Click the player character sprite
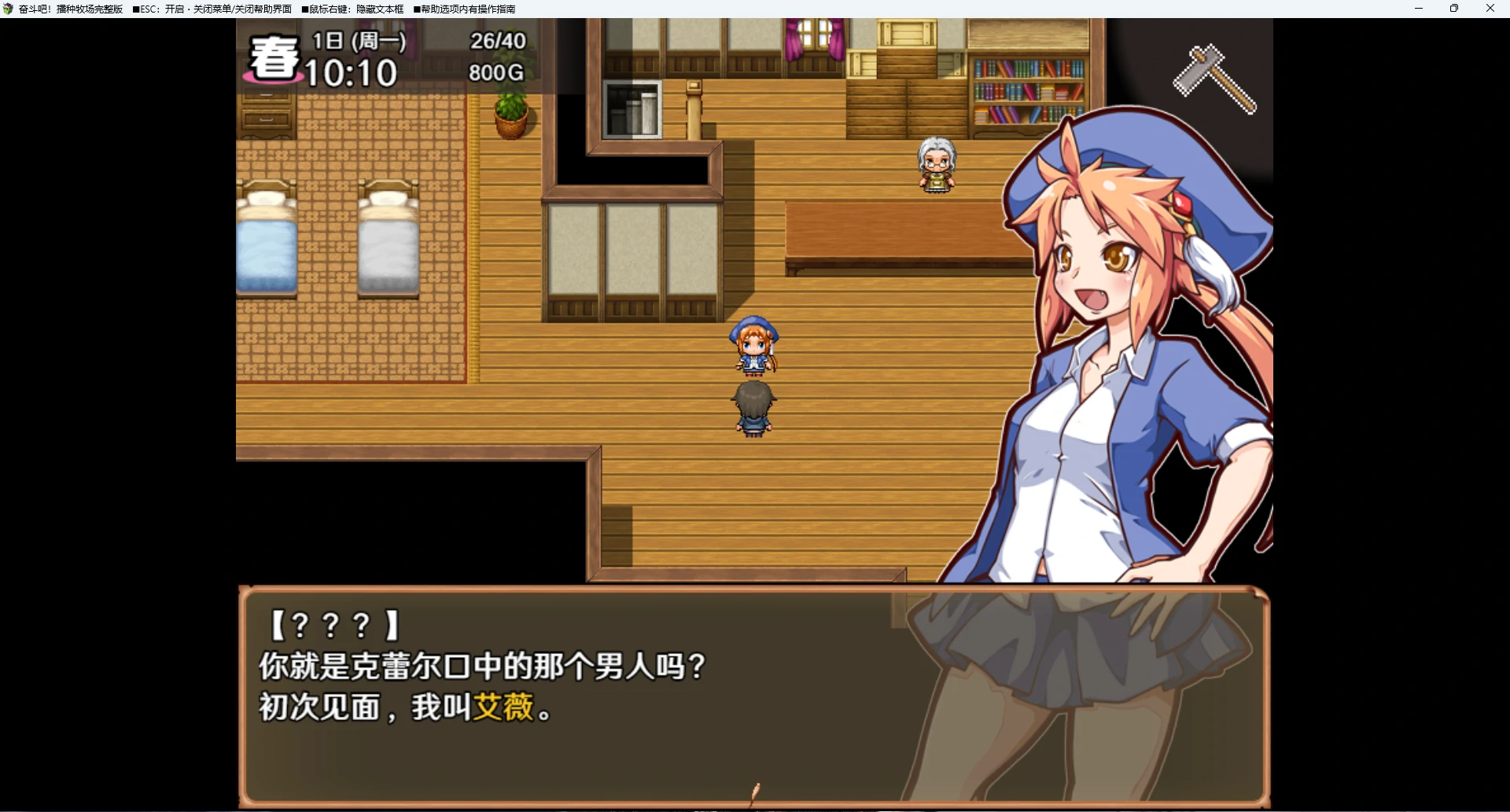1510x812 pixels. (755, 409)
